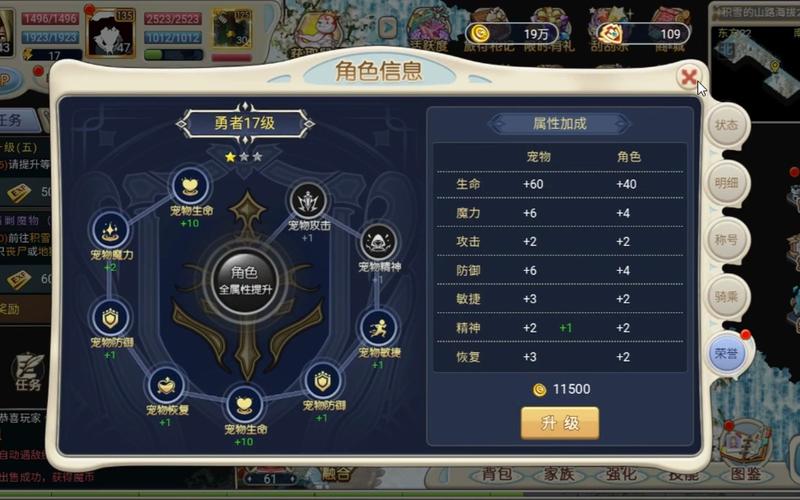This screenshot has height=500, width=800.
Task: Click the 升级 upgrade button
Action: tap(560, 422)
